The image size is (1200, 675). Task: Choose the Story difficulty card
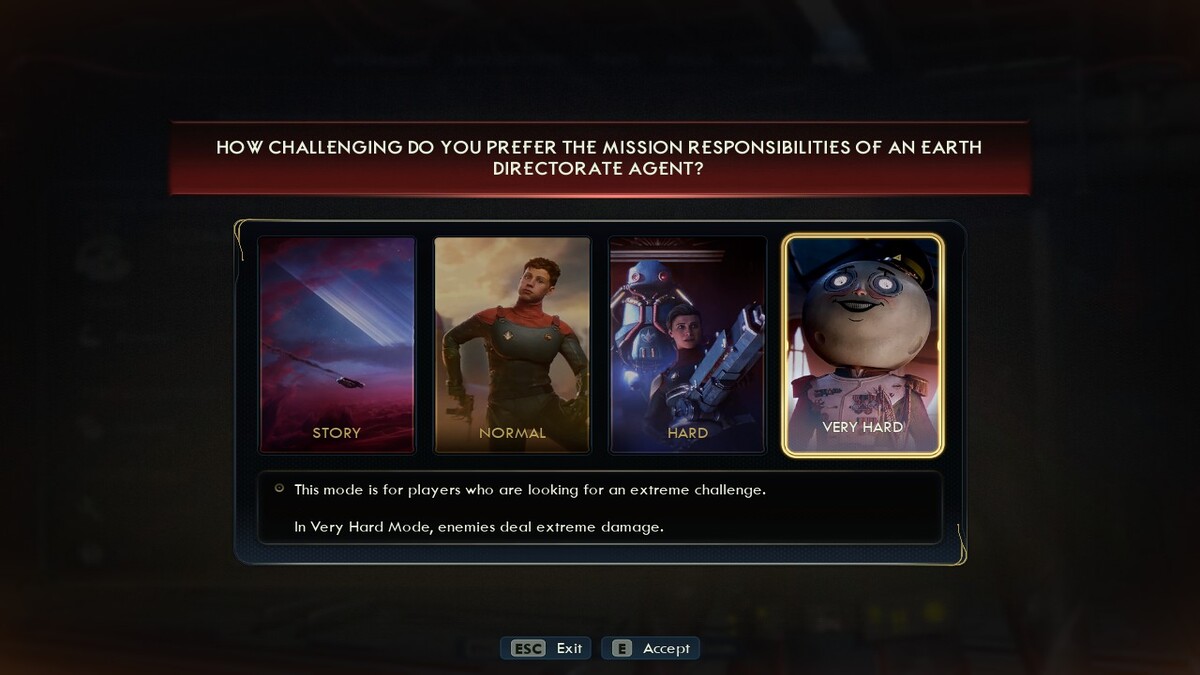[x=337, y=345]
